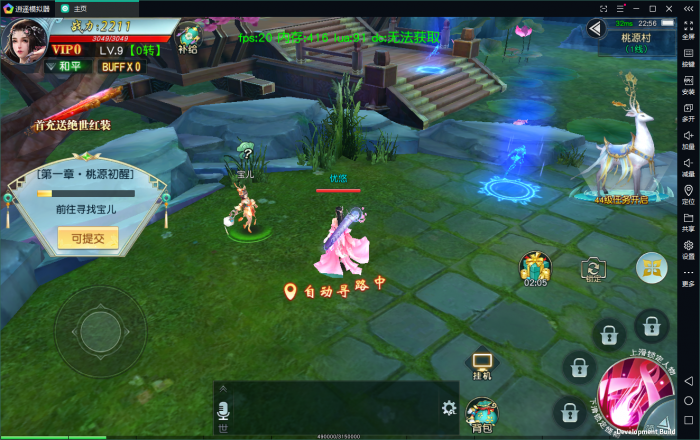
Task: Toggle the 和平 peace mode dropdown
Action: pyautogui.click(x=65, y=67)
